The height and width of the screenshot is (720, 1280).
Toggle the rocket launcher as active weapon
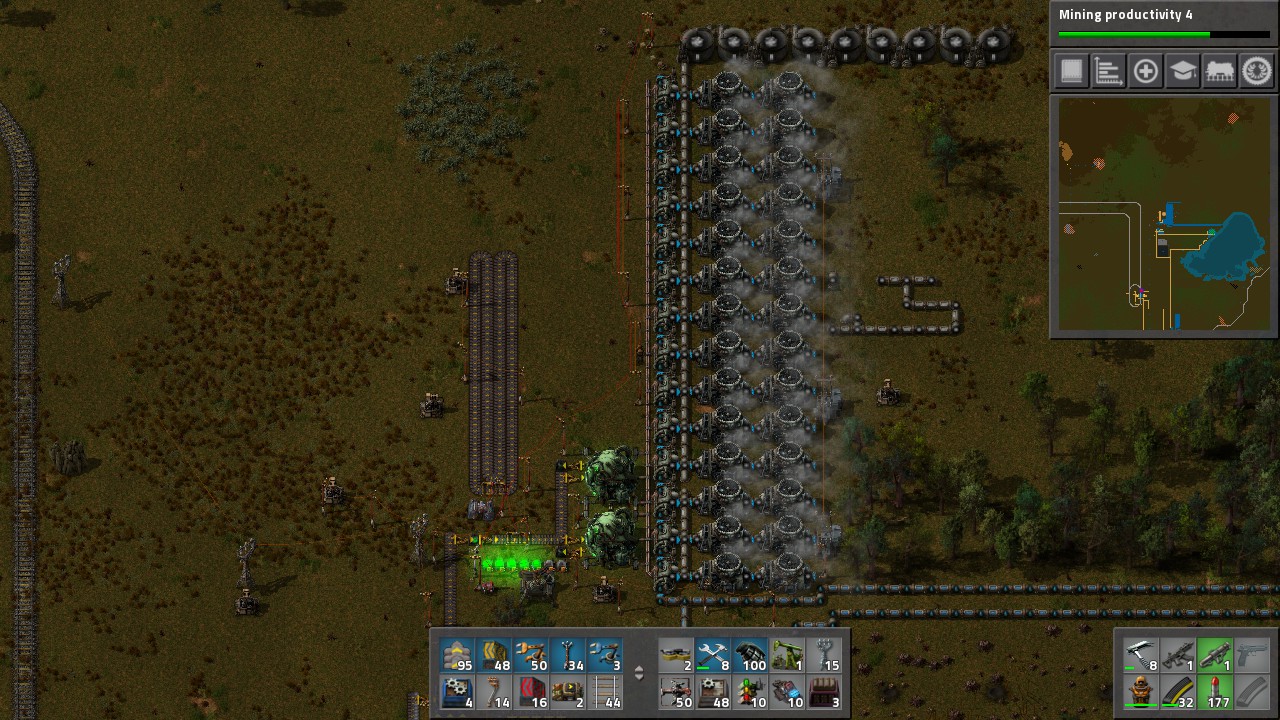1215,654
